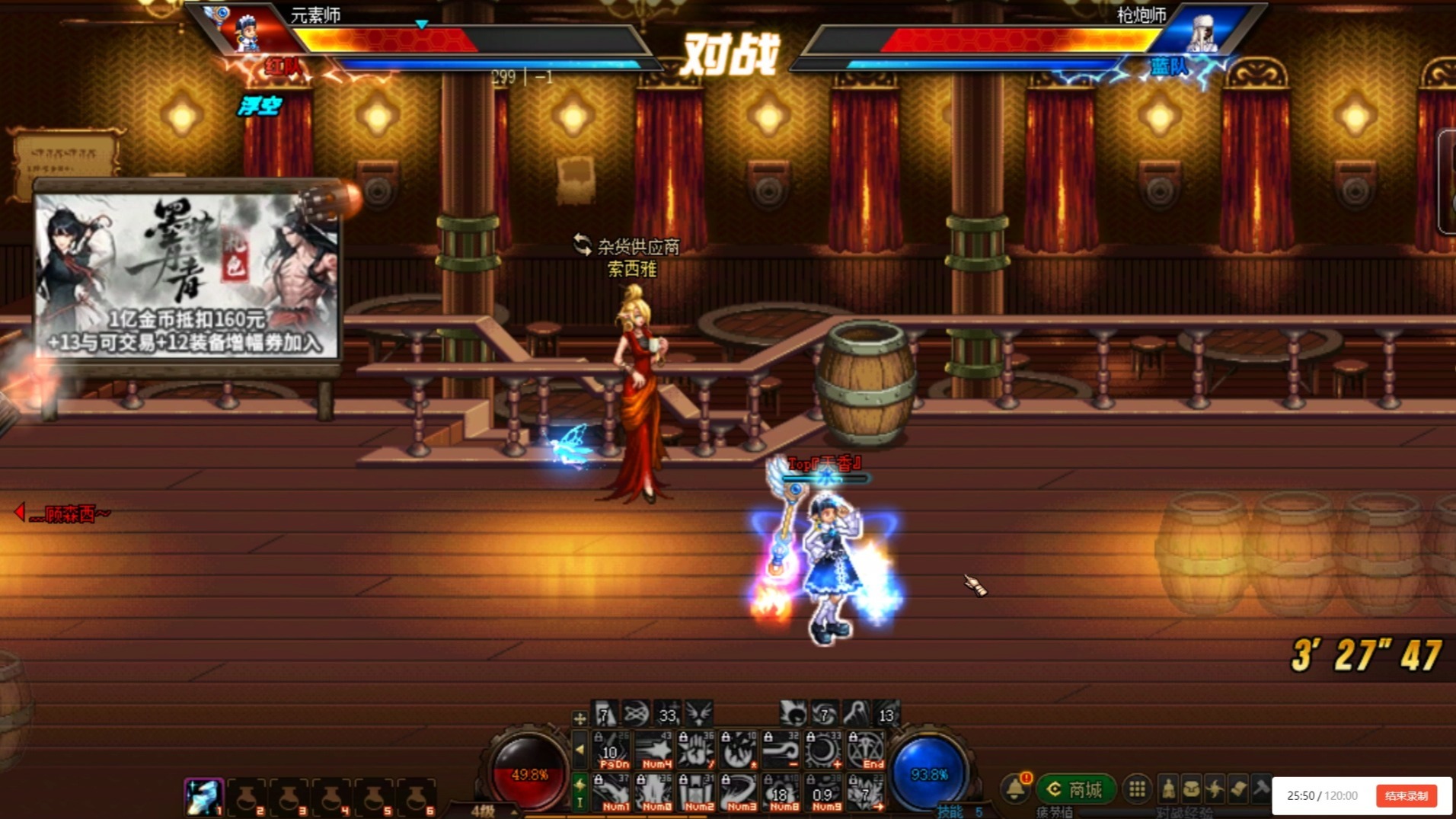
Task: Activate the Num8 skill icon
Action: click(x=781, y=792)
